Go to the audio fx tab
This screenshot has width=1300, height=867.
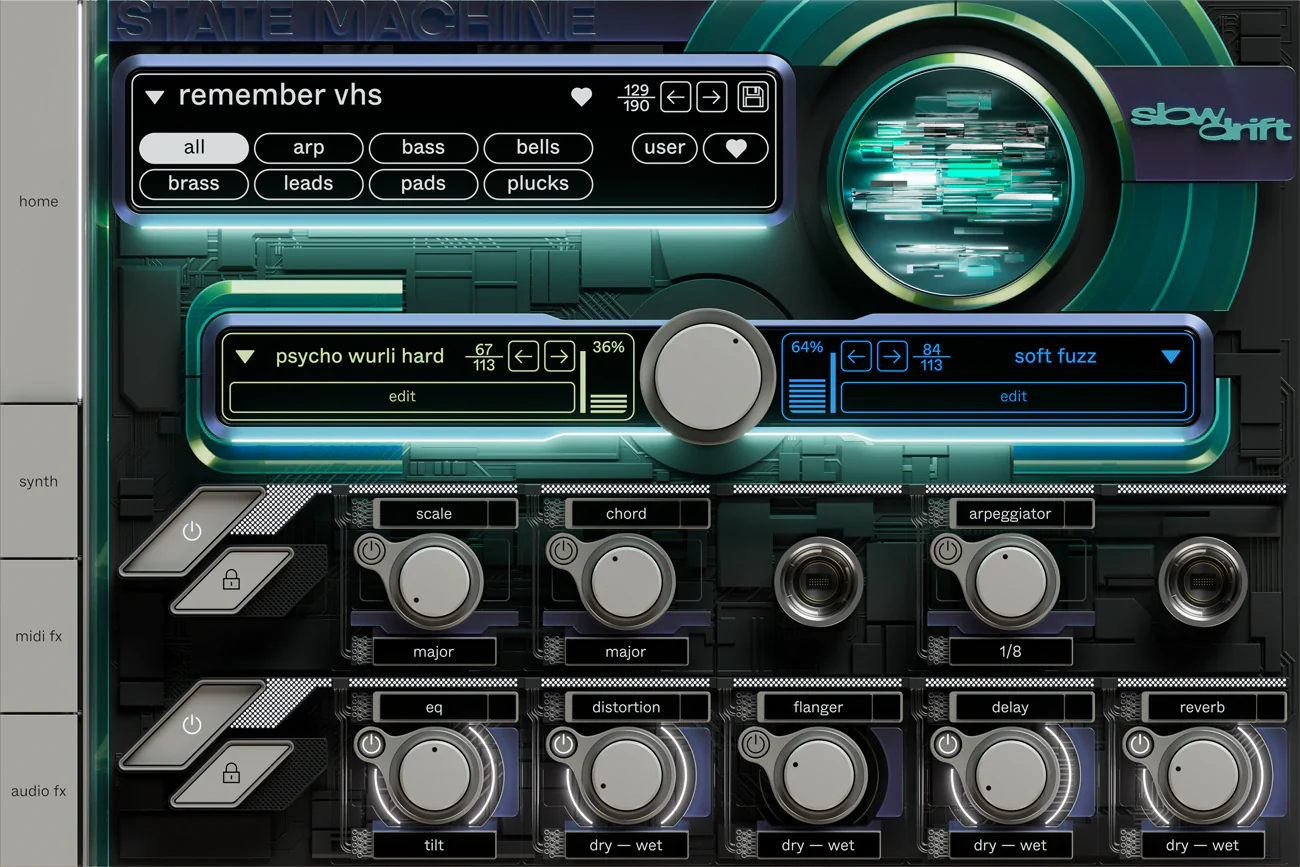pos(39,791)
